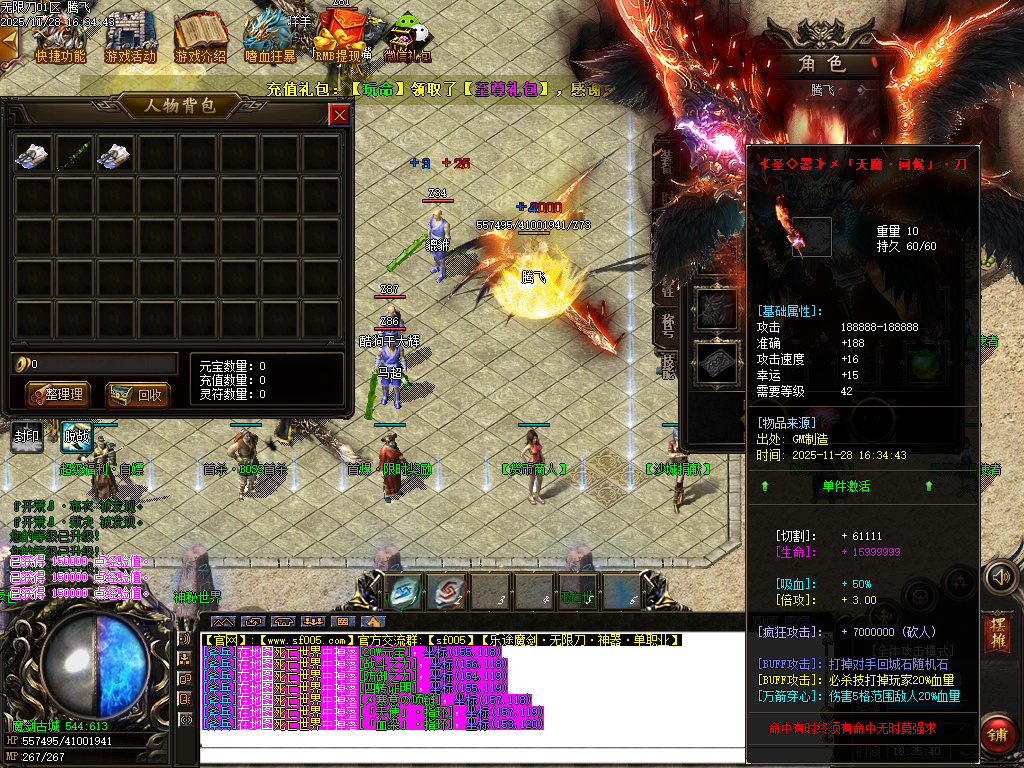Image resolution: width=1024 pixels, height=768 pixels.
Task: Activate the 嗜血狂暴 dragon icon
Action: pos(270,40)
